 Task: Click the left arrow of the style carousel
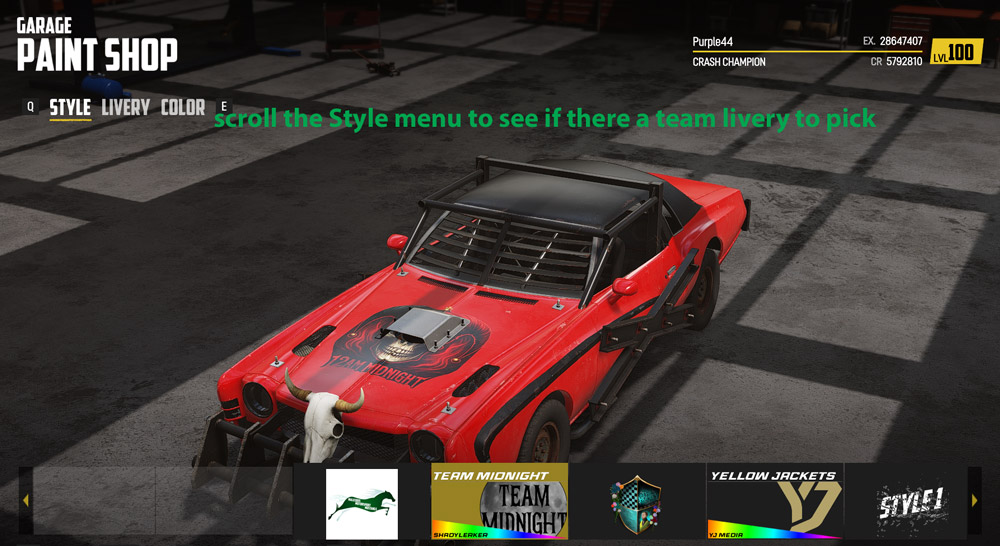coord(25,500)
